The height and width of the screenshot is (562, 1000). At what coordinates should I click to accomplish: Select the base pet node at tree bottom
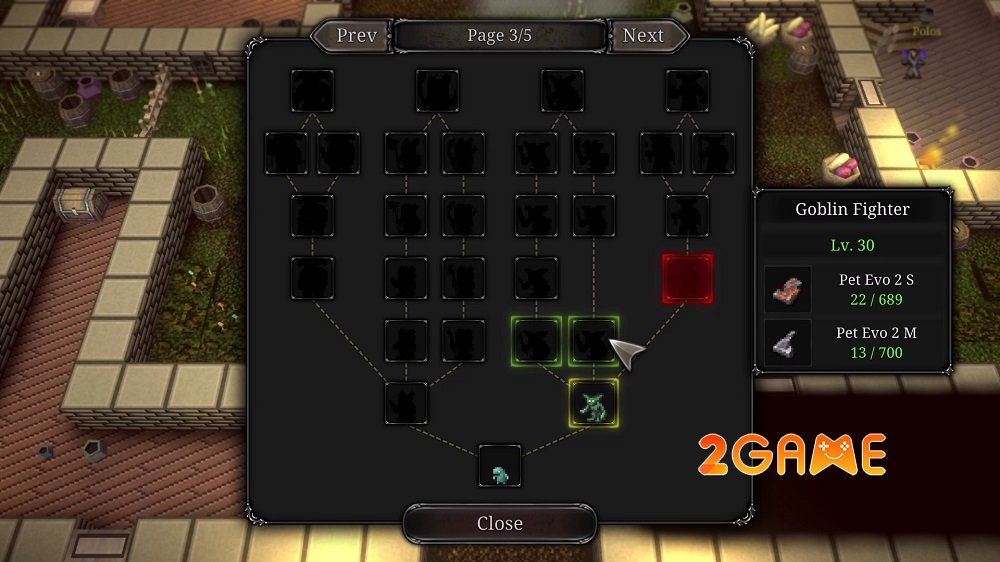click(499, 466)
